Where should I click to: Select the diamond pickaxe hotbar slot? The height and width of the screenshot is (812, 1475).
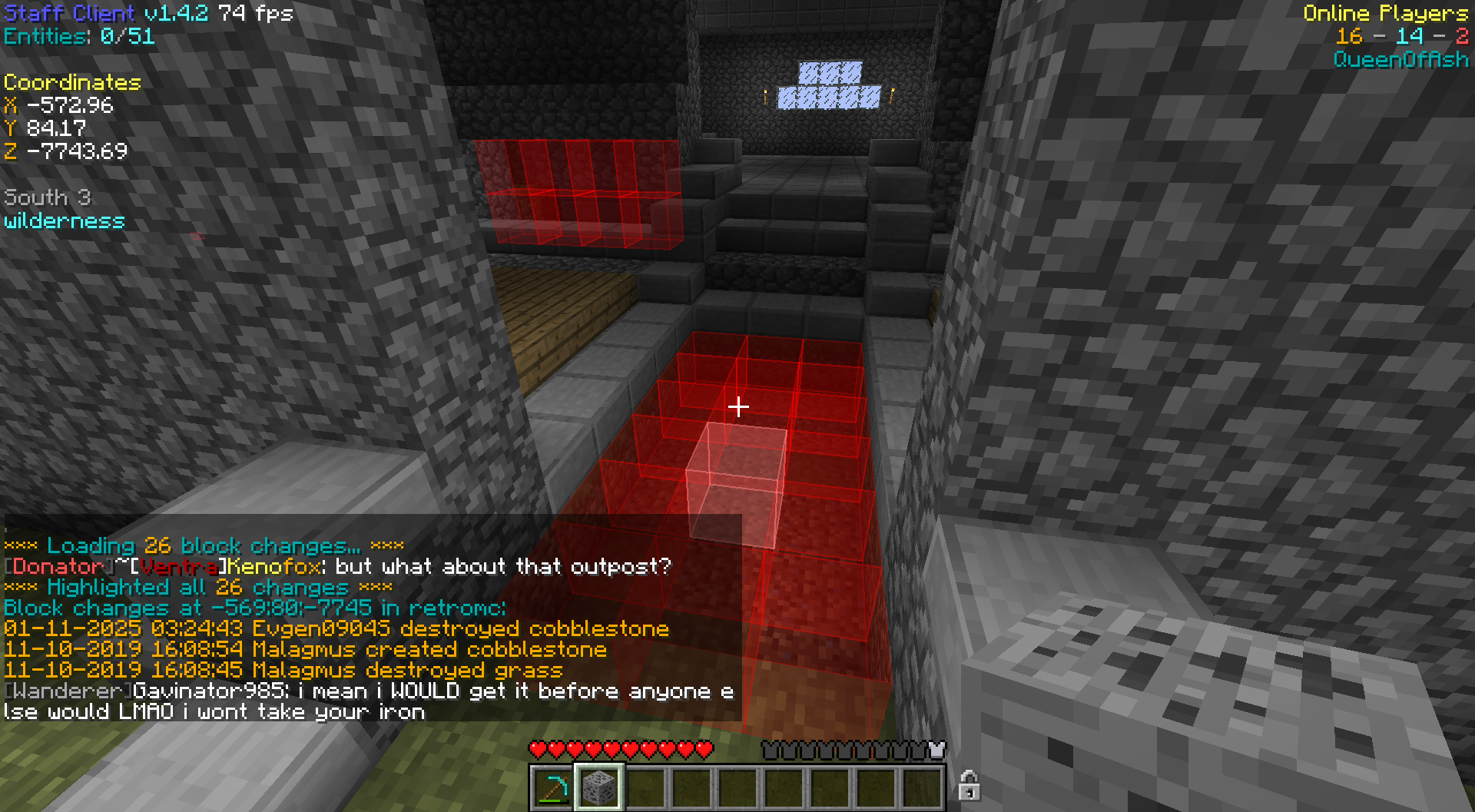552,788
